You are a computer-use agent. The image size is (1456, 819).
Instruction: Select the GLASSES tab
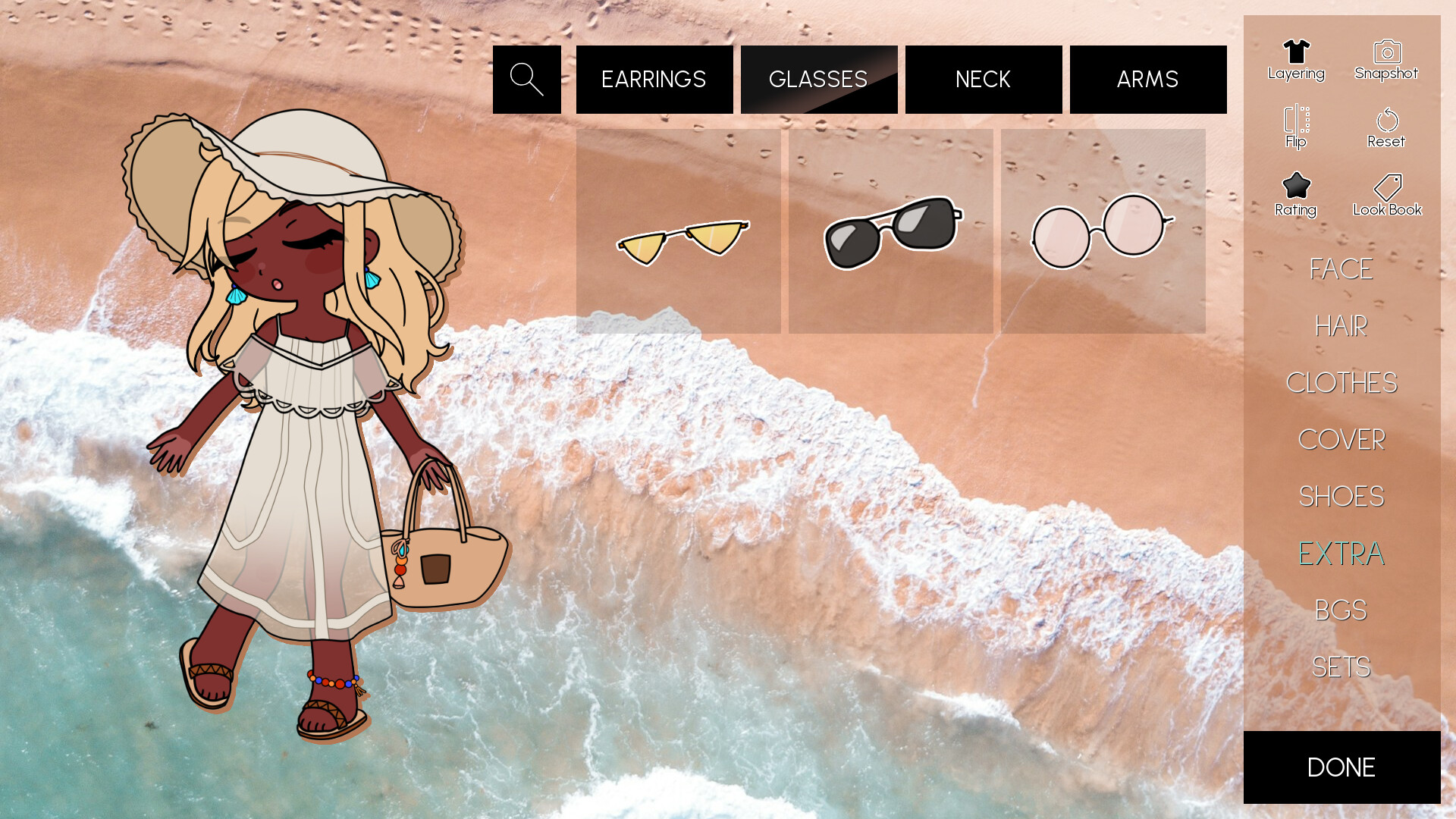coord(818,78)
